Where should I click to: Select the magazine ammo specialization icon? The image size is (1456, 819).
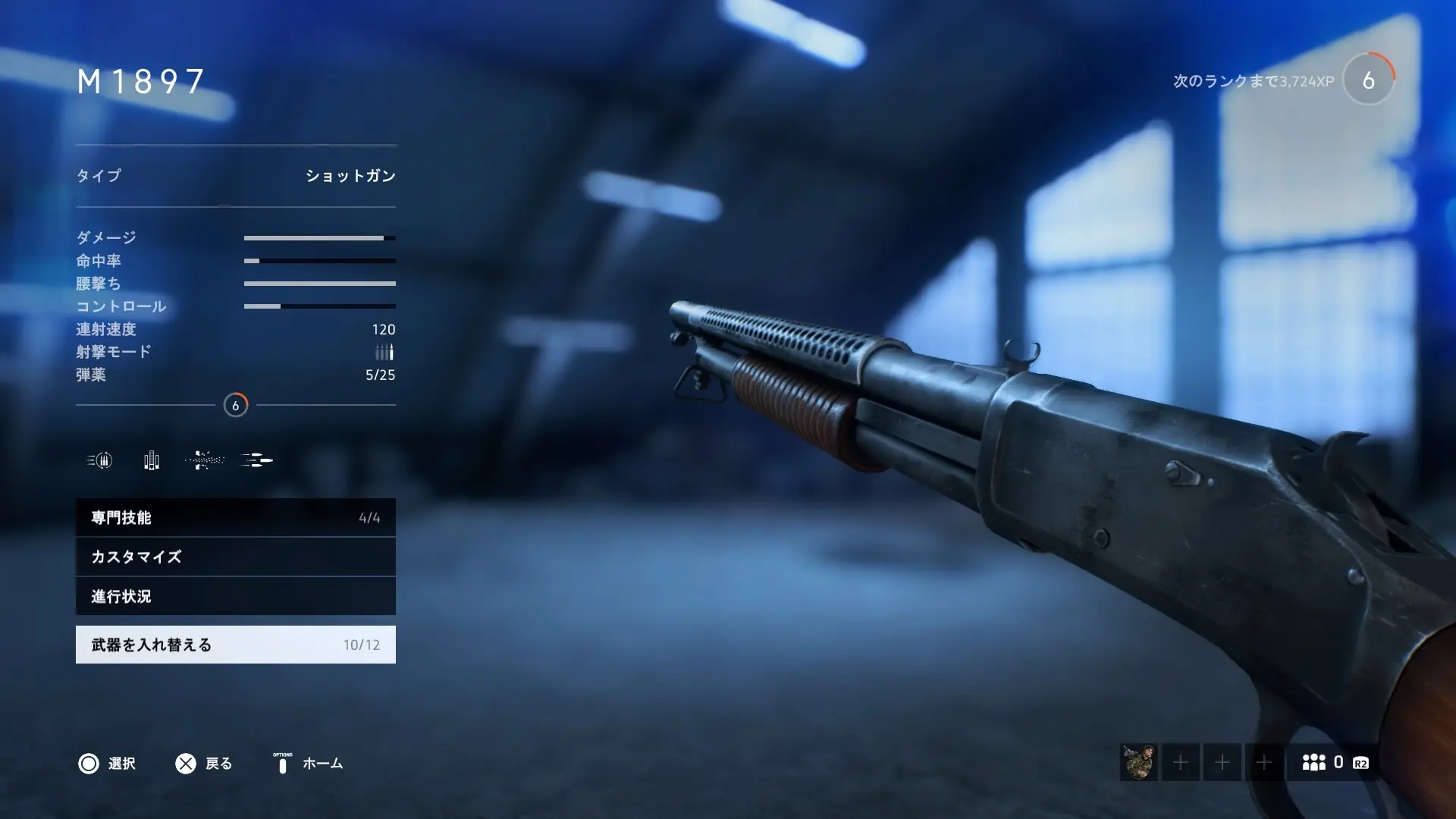point(150,460)
